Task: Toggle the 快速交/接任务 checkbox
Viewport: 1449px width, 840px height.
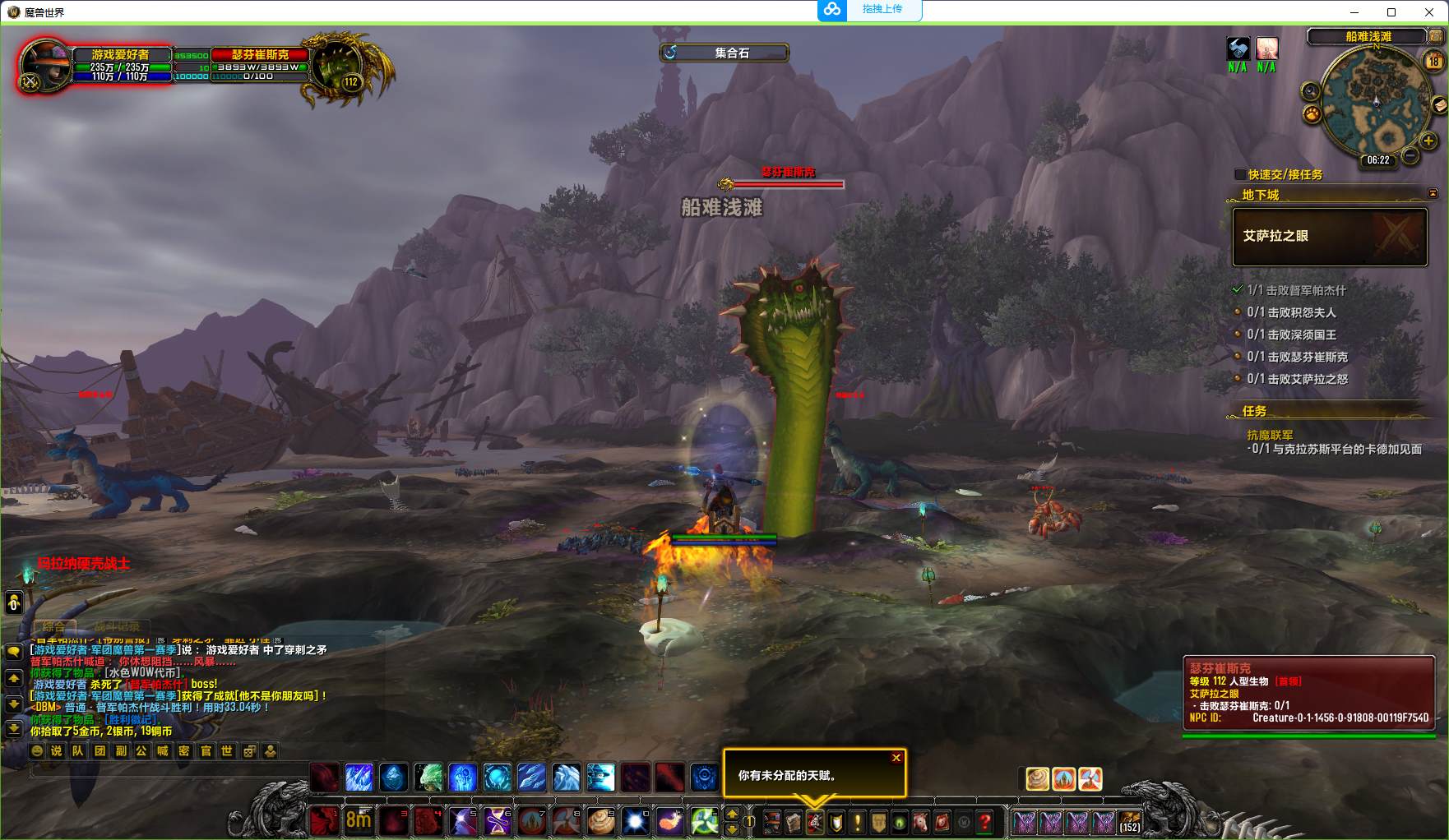Action: [x=1240, y=174]
